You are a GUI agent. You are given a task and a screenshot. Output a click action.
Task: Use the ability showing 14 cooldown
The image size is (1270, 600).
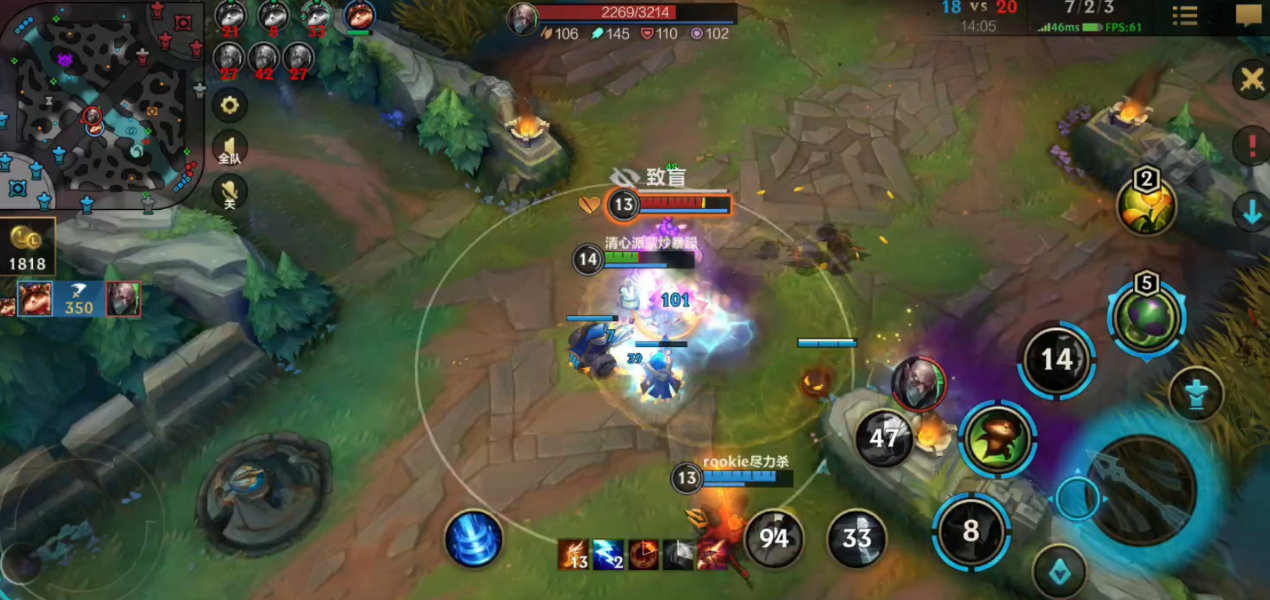coord(1056,360)
